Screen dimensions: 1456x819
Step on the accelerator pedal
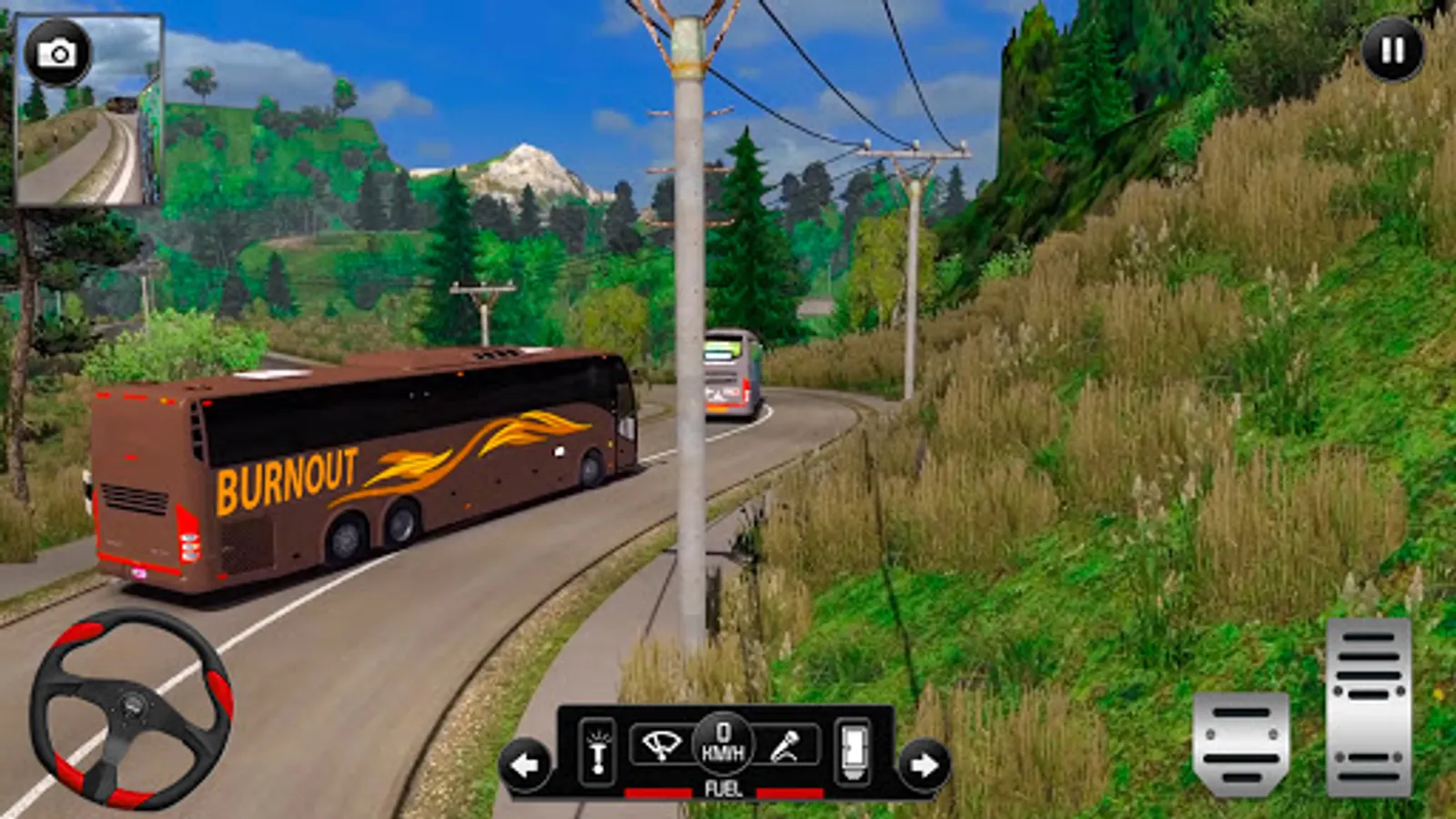[x=1369, y=706]
